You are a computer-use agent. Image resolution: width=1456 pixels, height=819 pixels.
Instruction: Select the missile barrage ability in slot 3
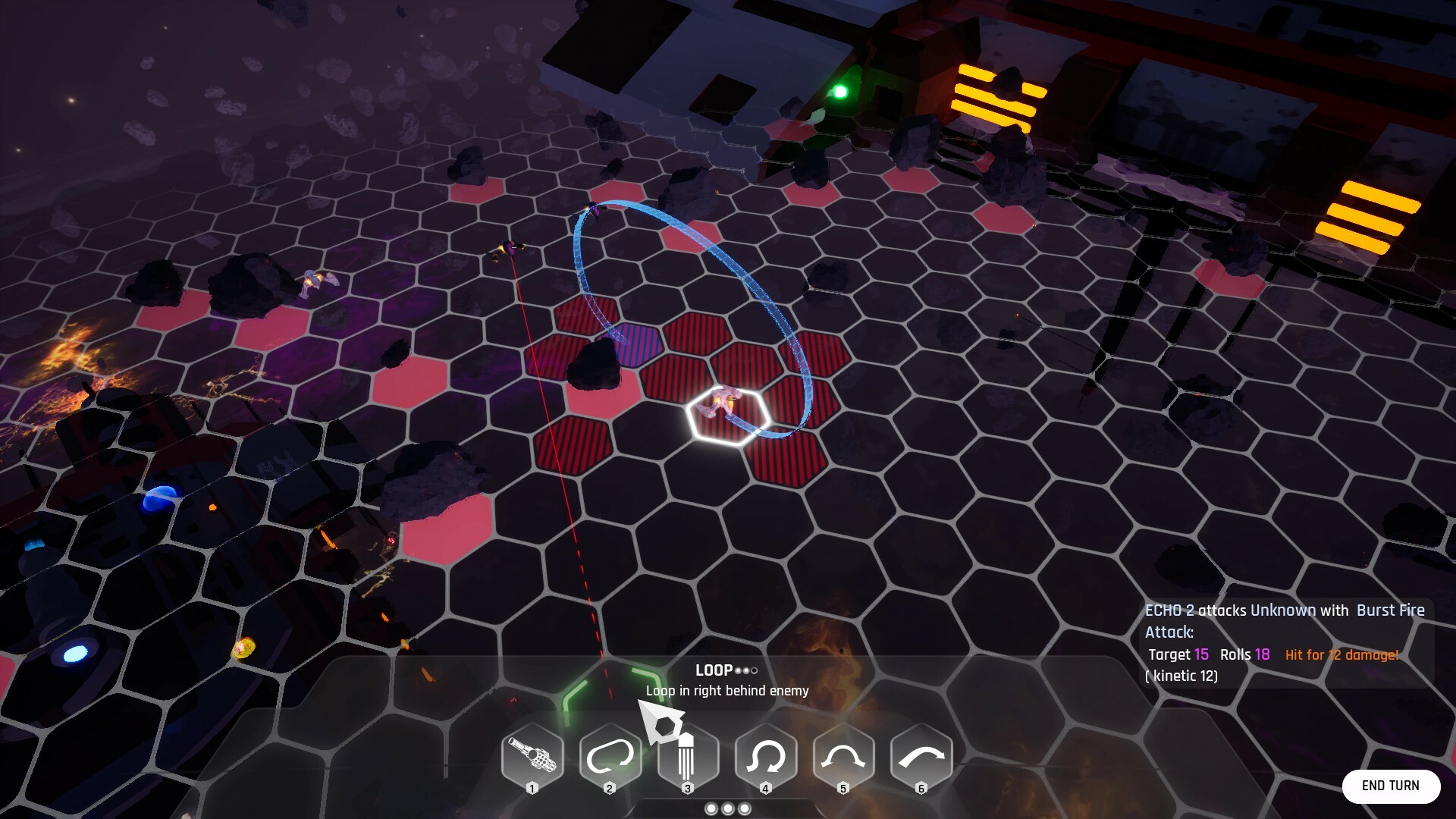pos(687,754)
